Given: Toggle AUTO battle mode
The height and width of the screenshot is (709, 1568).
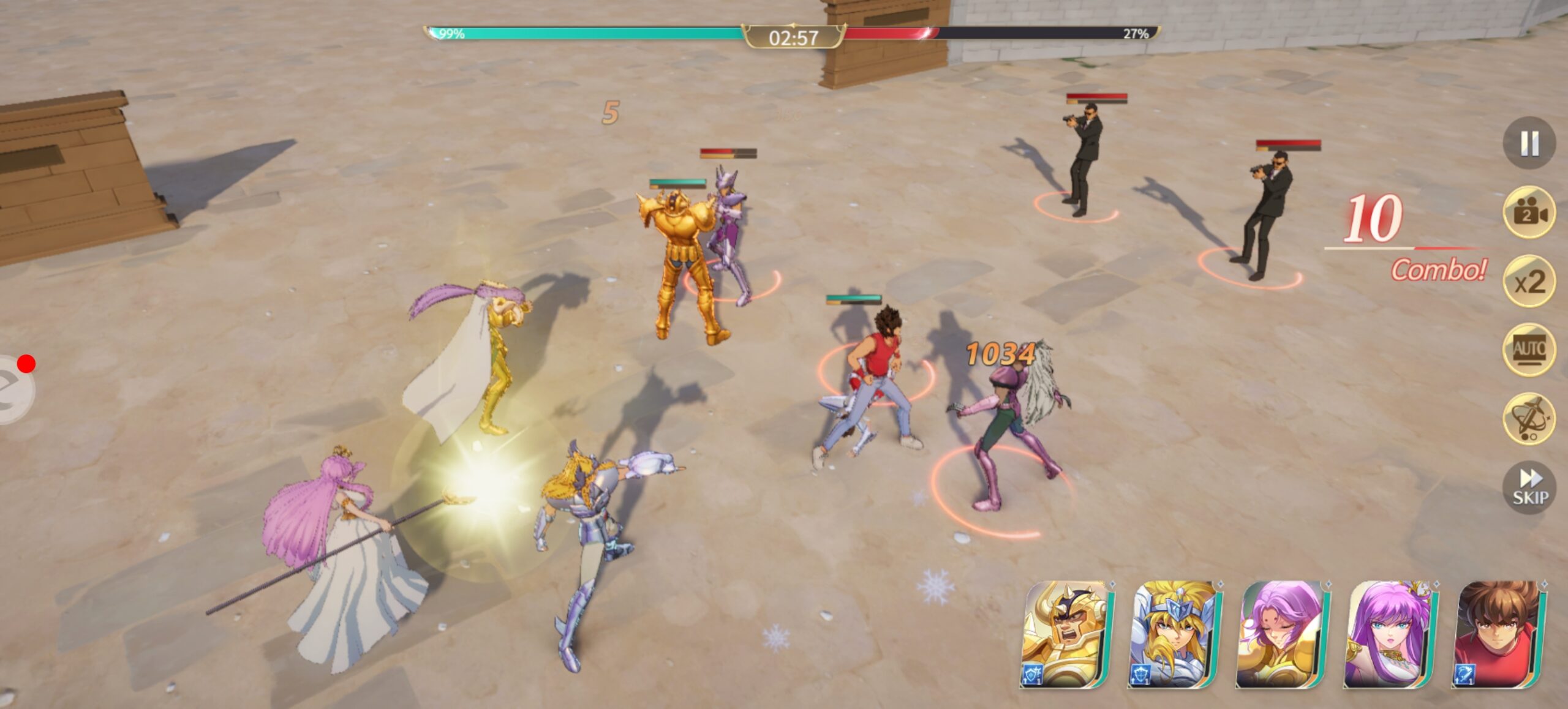Looking at the screenshot, I should pos(1529,350).
